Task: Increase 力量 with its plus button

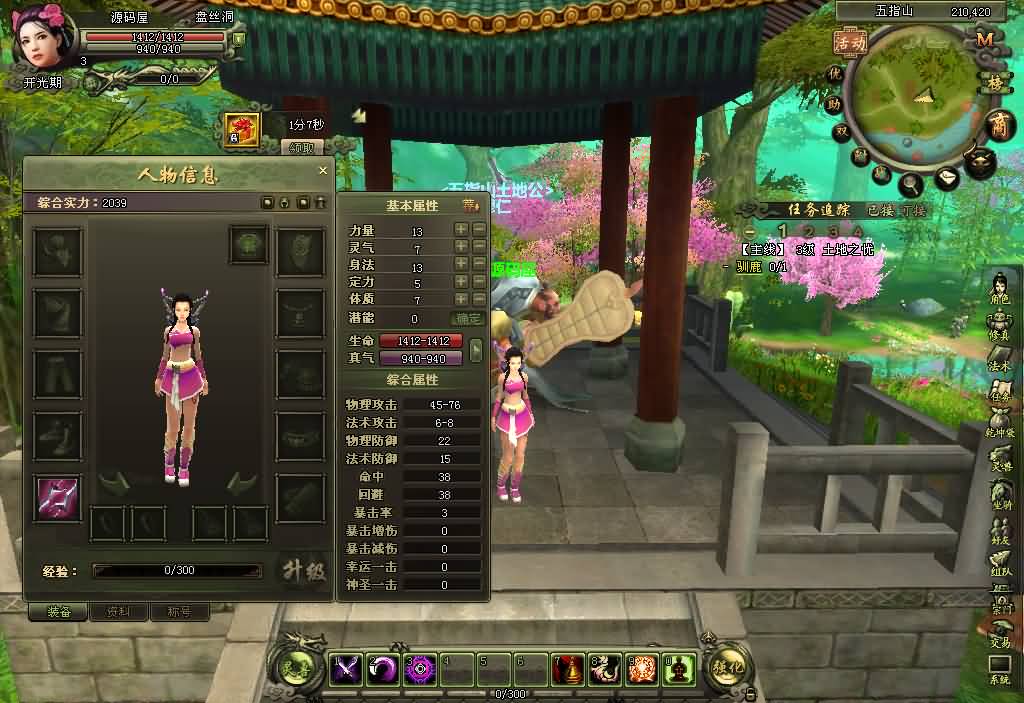Action: (461, 229)
